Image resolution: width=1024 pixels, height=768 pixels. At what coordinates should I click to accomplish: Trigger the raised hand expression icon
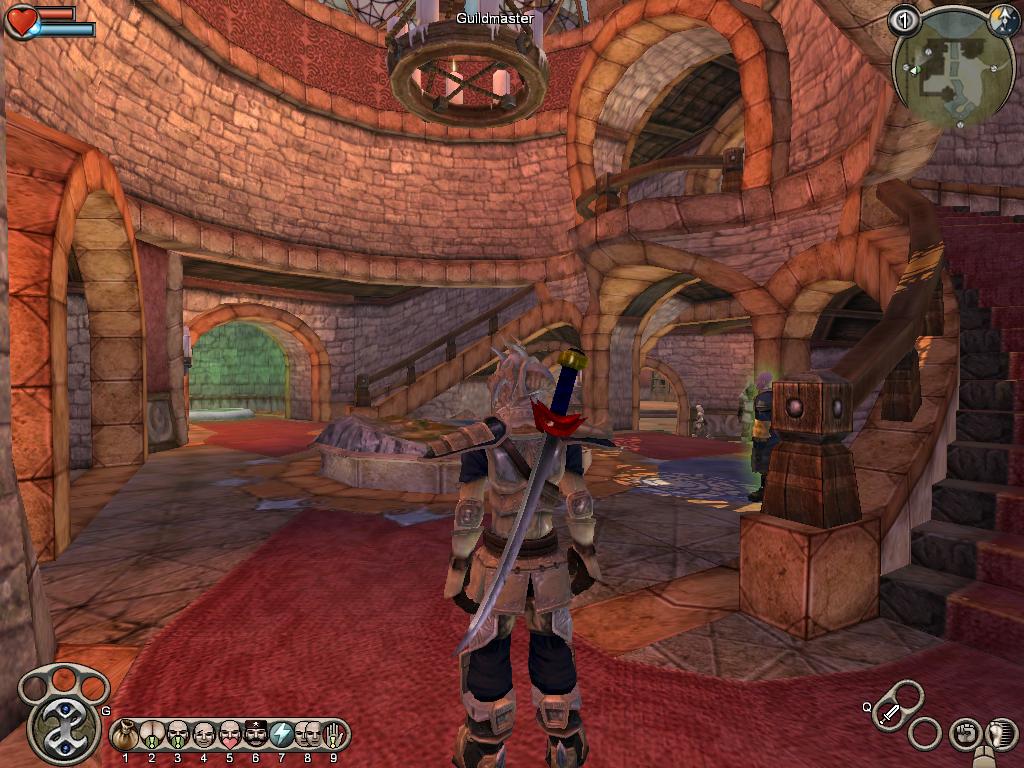(333, 735)
